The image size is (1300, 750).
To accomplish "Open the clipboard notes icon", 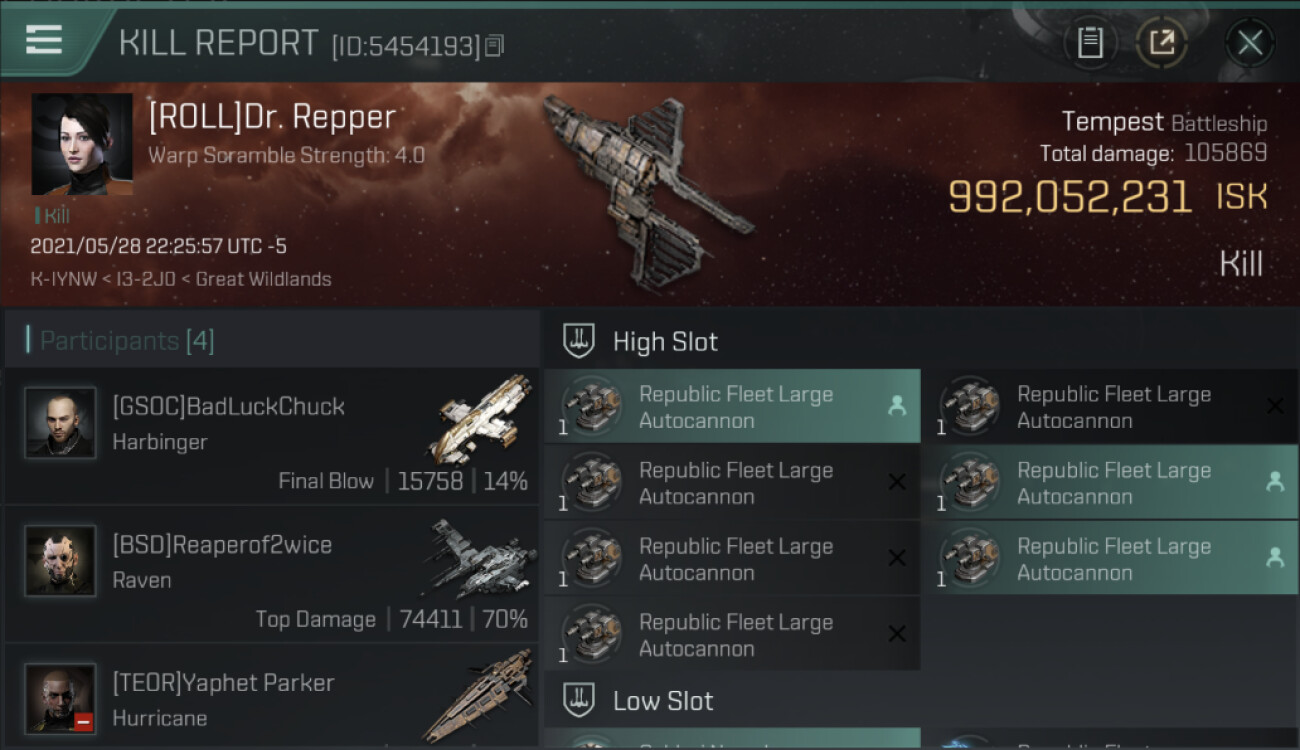I will click(1090, 42).
